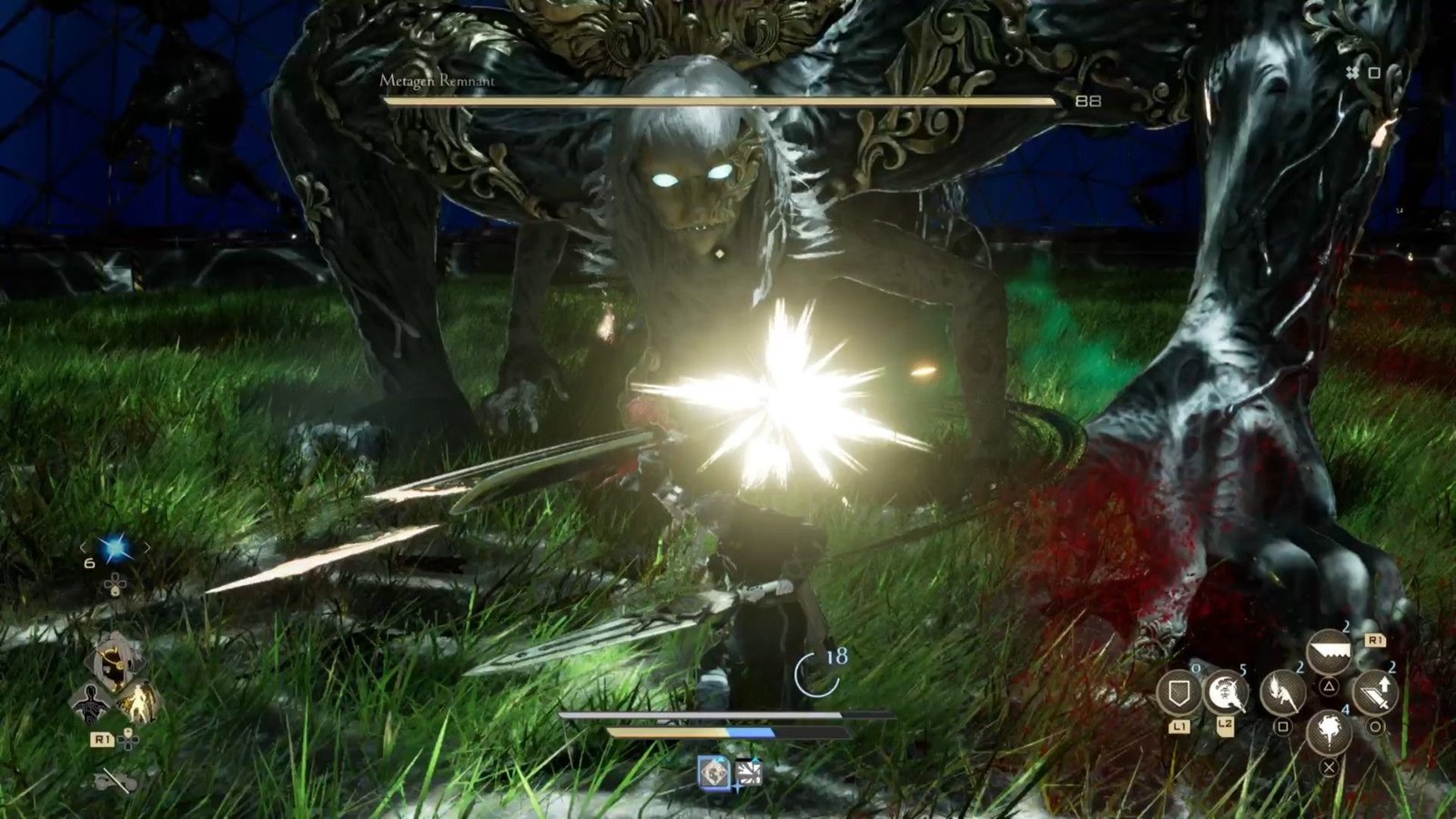Click the 88 value beside the boss bar
Viewport: 1456px width, 819px height.
[1086, 103]
